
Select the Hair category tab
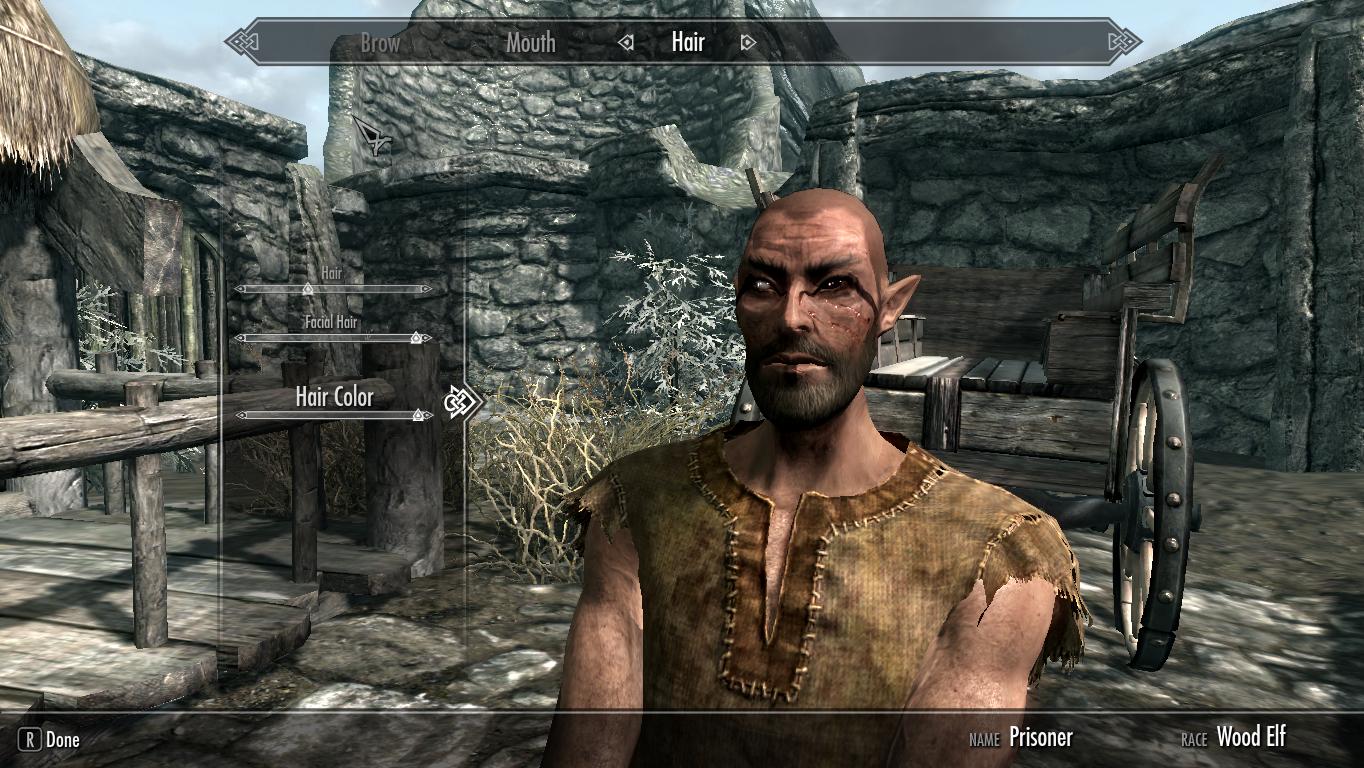pyautogui.click(x=688, y=42)
